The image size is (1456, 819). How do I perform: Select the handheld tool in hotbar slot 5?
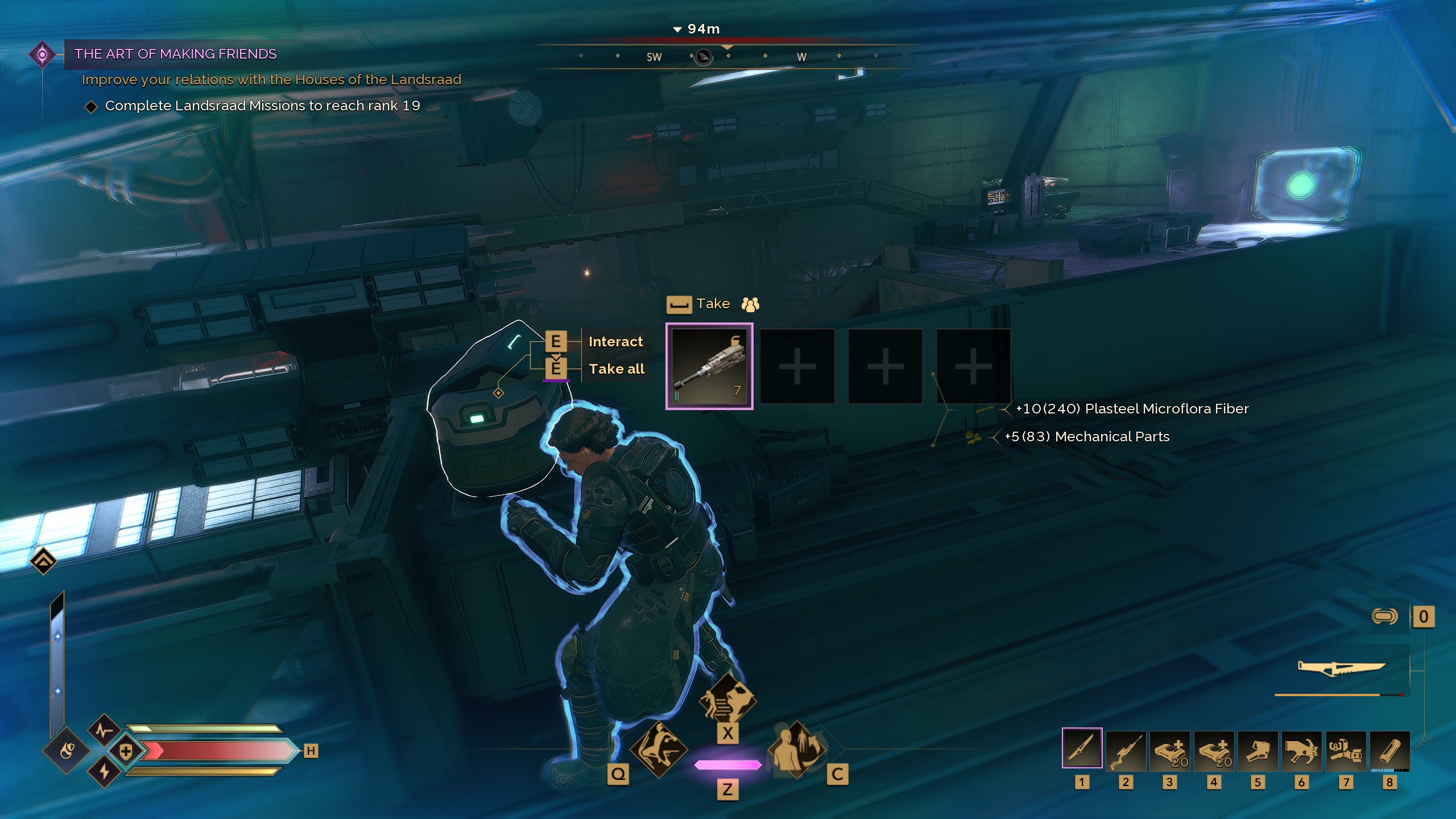[1258, 751]
